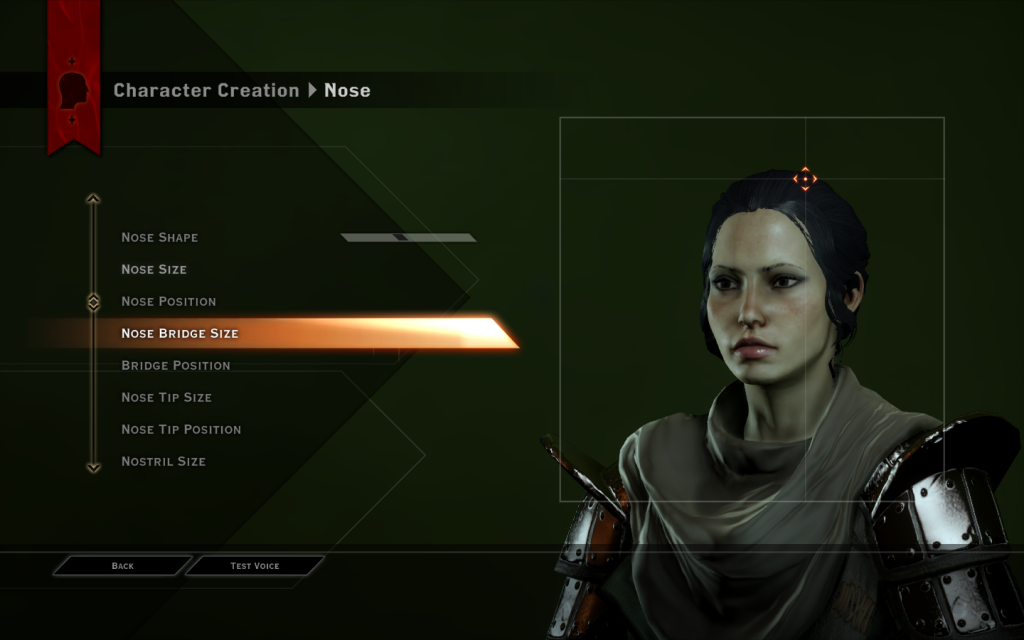
Task: Choose Nose Tip Position
Action: pyautogui.click(x=181, y=430)
